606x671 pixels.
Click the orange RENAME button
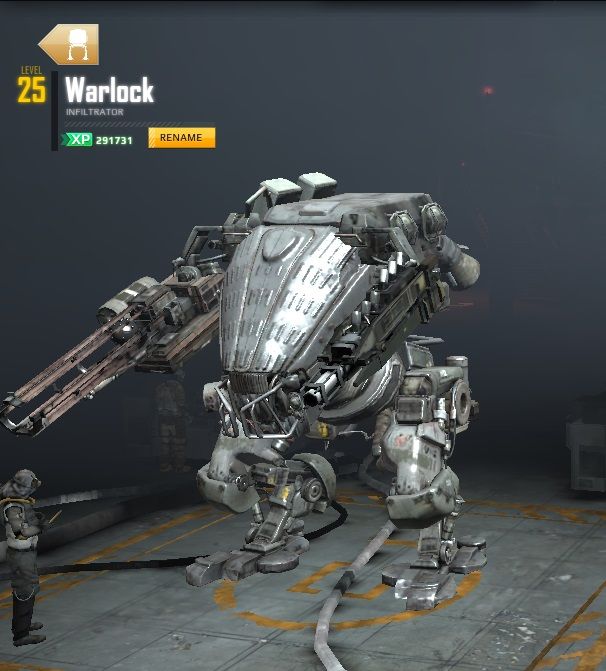pyautogui.click(x=181, y=138)
